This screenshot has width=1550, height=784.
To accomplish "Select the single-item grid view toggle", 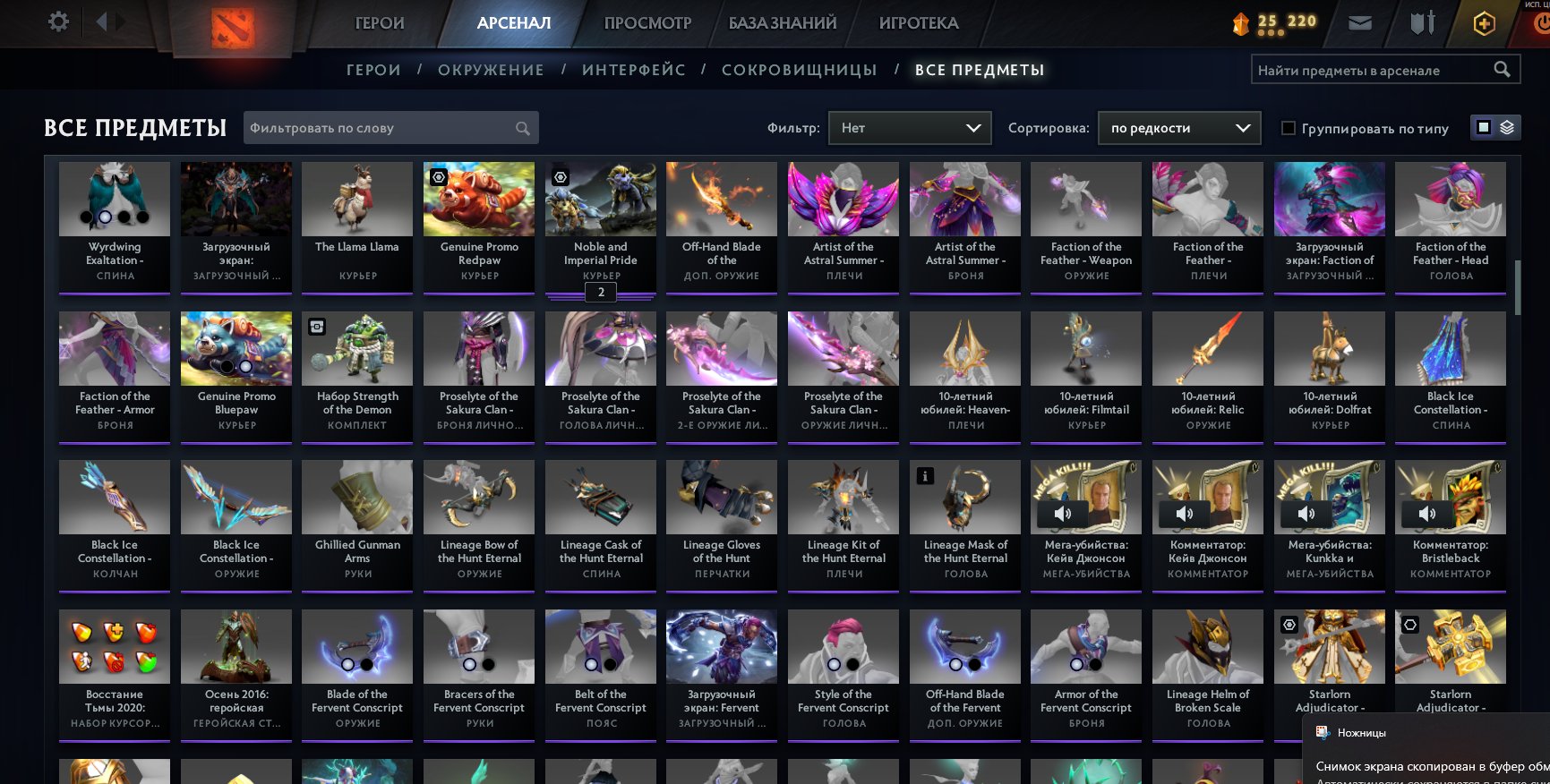I will click(1485, 127).
